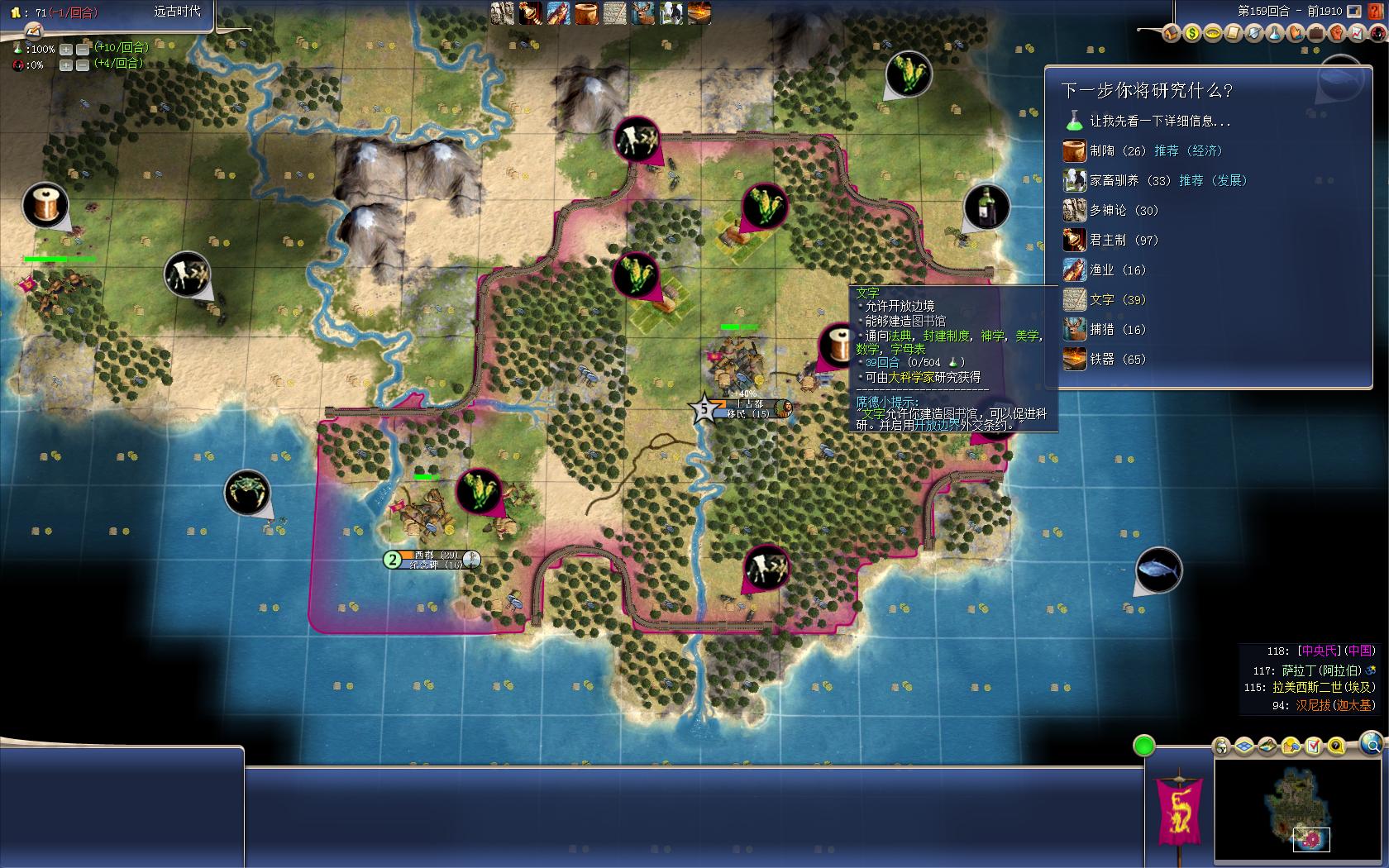Decrease the research rate with minus button

point(82,50)
